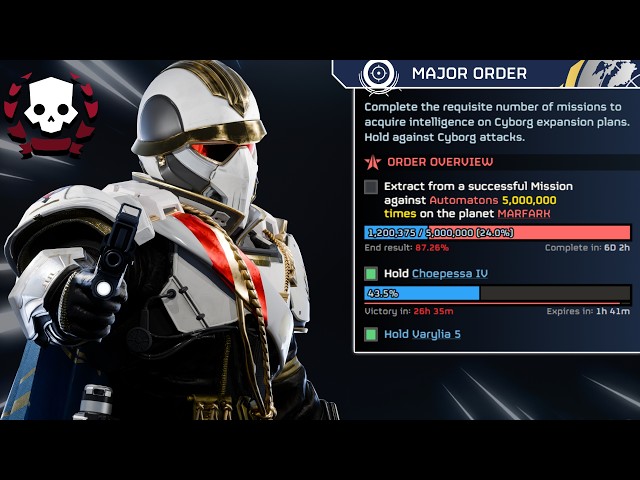Toggle the Hold Choepessa IV checkbox
Image resolution: width=640 pixels, height=480 pixels.
point(371,274)
